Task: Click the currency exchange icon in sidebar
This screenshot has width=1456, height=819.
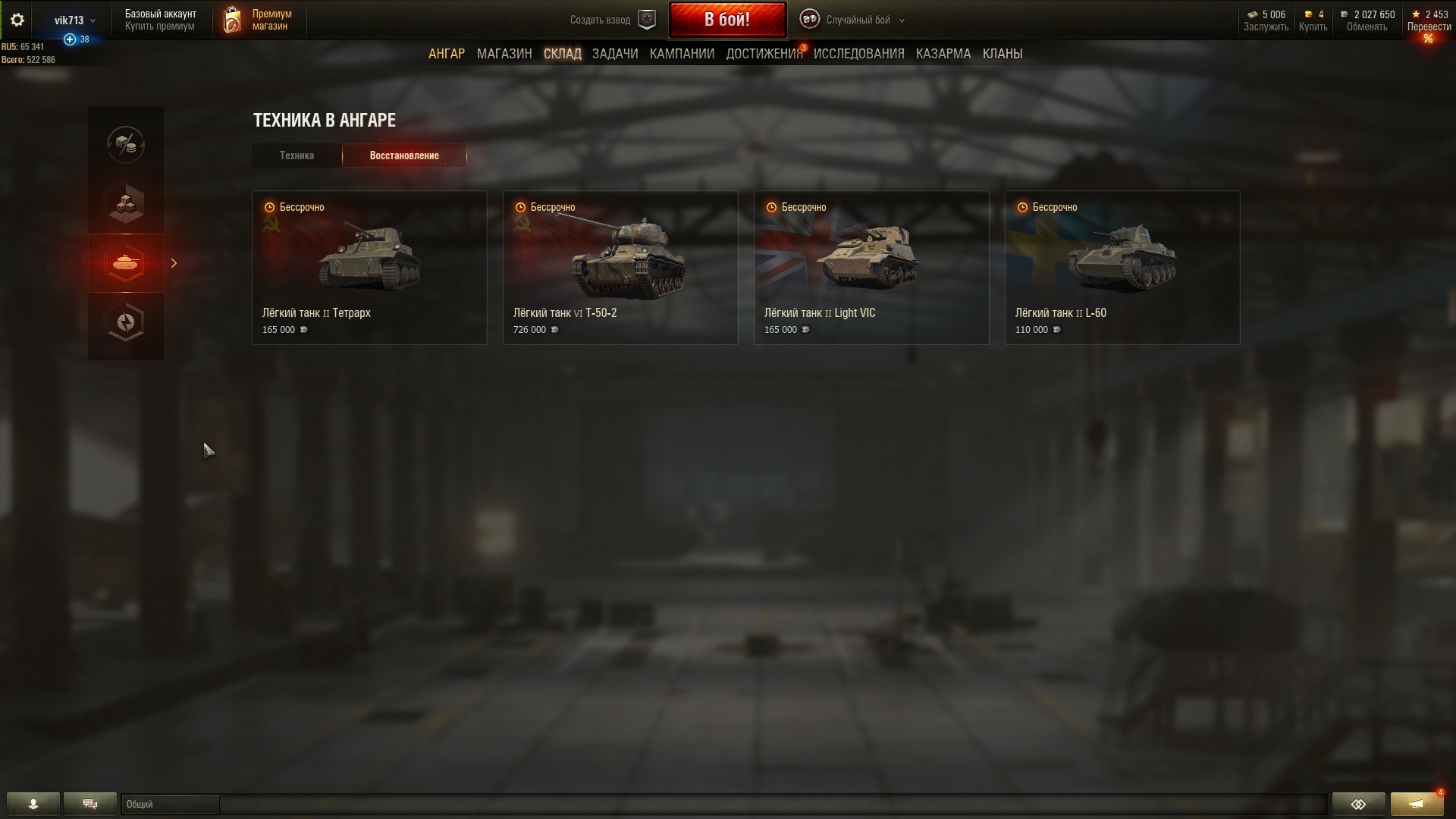Action: tap(126, 146)
